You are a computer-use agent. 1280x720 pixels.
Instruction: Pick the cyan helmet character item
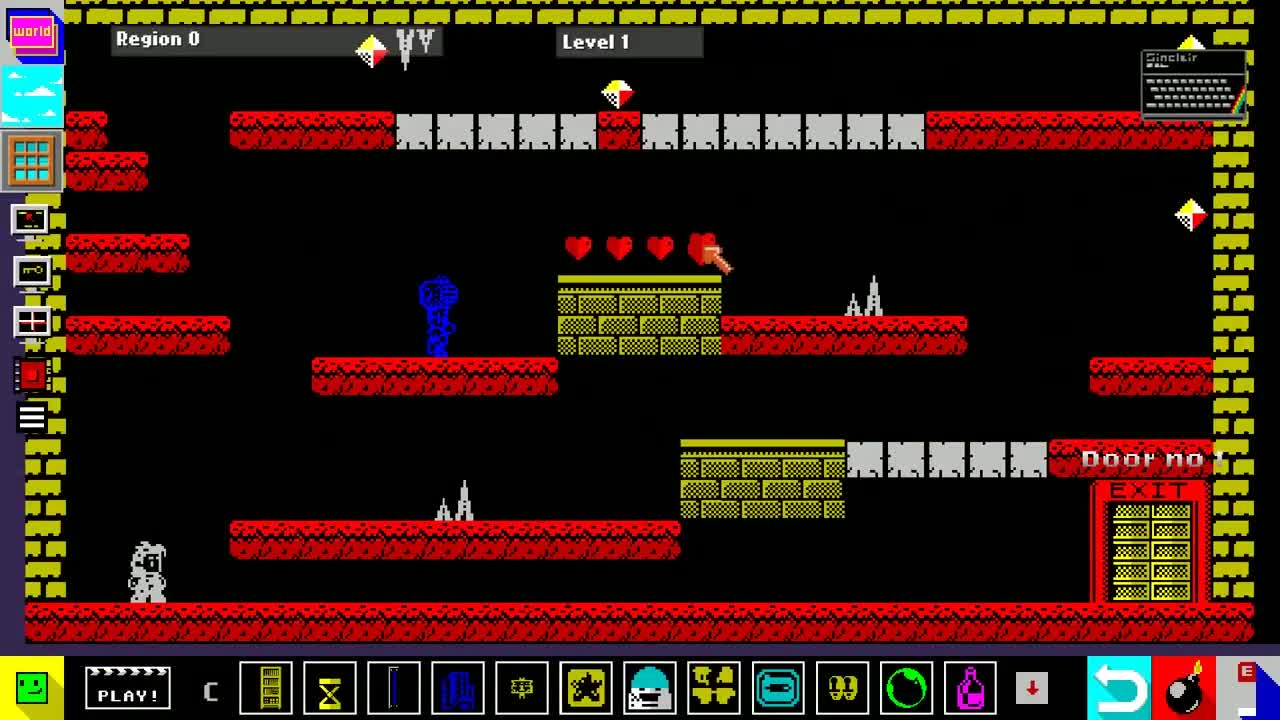click(x=650, y=689)
